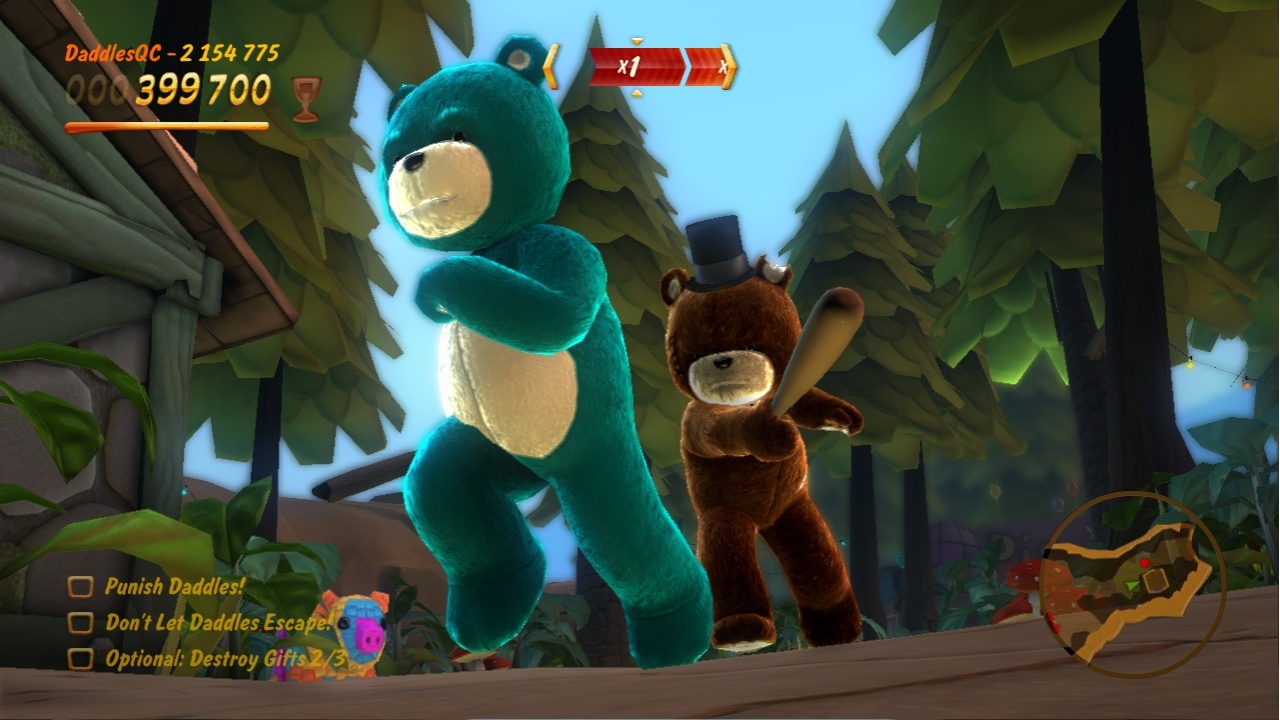Check the Don't Let Daddles Escape box
This screenshot has width=1280, height=720.
point(80,622)
